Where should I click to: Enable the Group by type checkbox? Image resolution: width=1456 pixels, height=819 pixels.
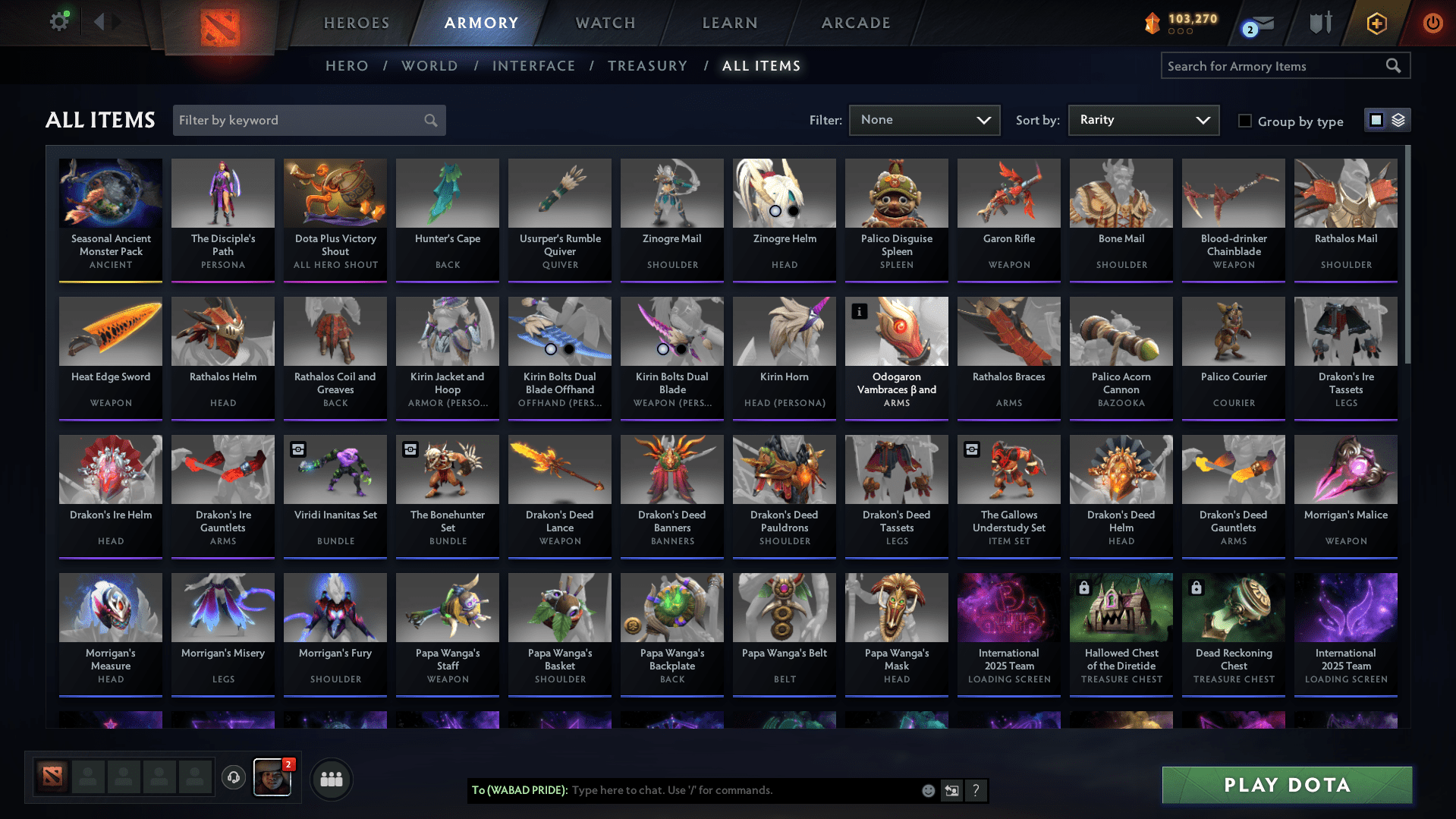point(1244,121)
